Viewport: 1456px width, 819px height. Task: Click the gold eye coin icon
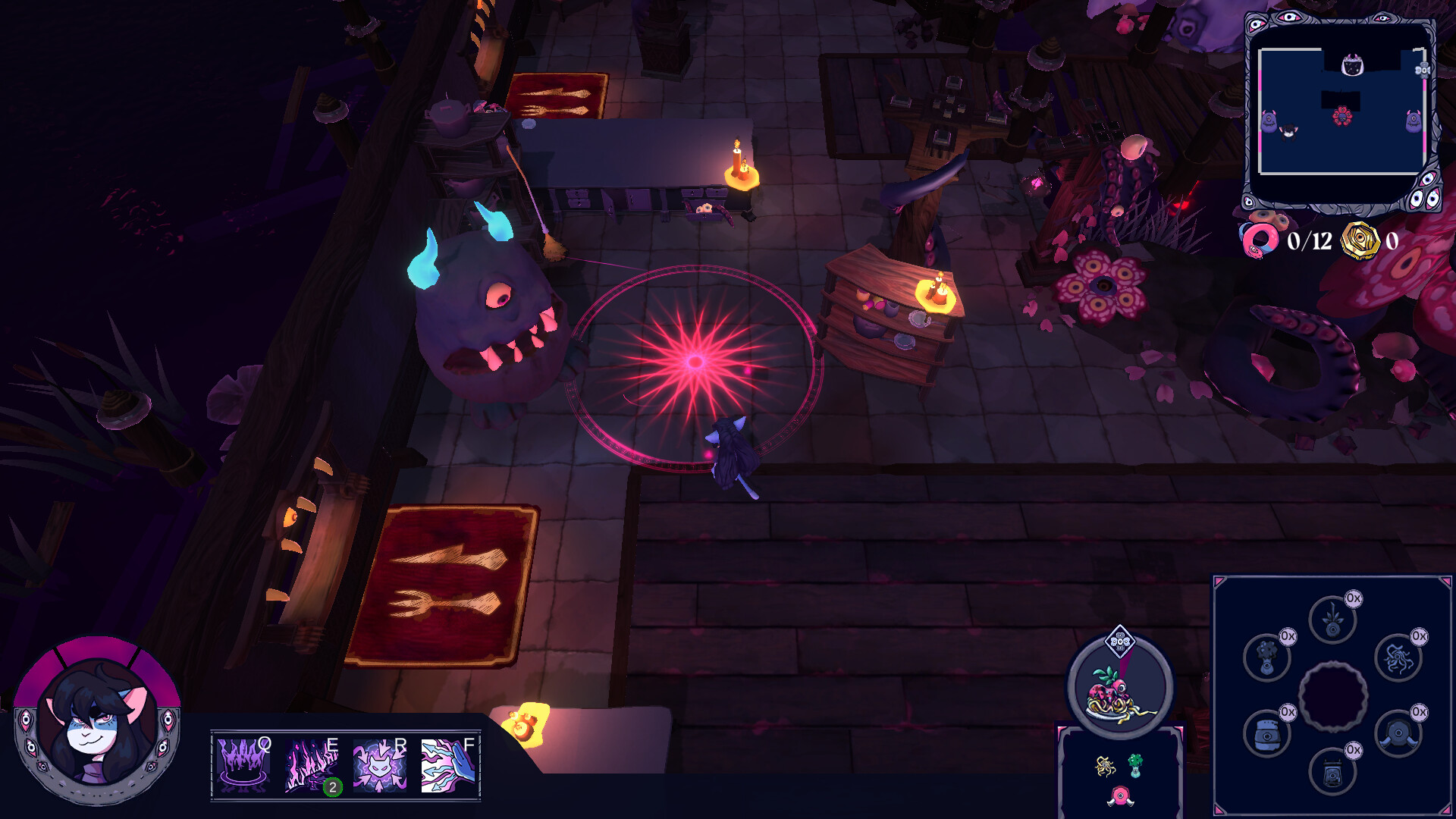(1360, 241)
